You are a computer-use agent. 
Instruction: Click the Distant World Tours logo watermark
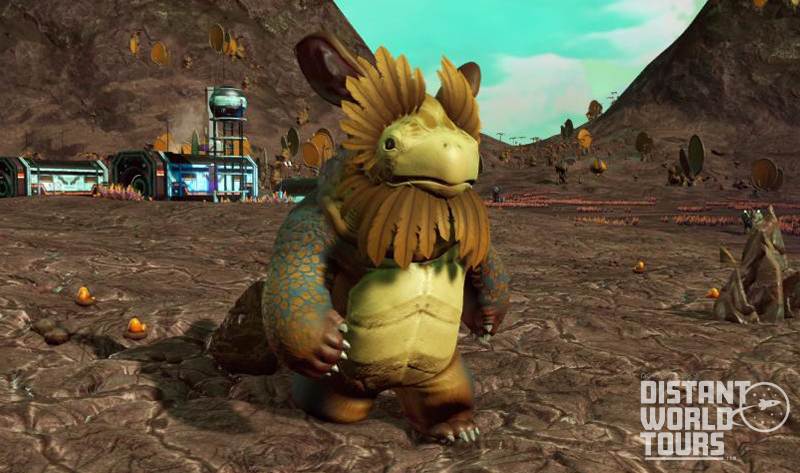(713, 416)
